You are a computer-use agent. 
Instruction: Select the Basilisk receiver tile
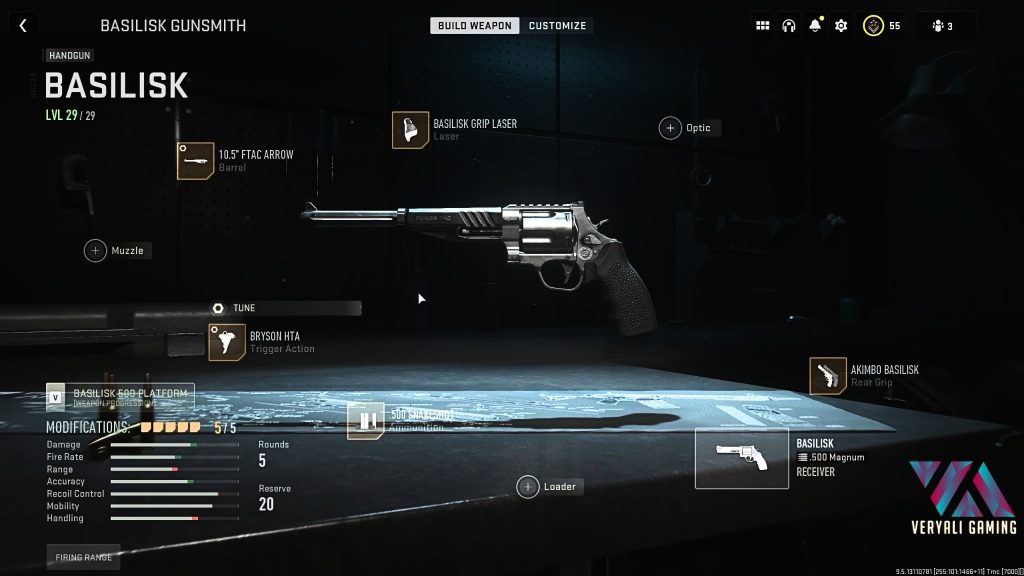click(741, 458)
